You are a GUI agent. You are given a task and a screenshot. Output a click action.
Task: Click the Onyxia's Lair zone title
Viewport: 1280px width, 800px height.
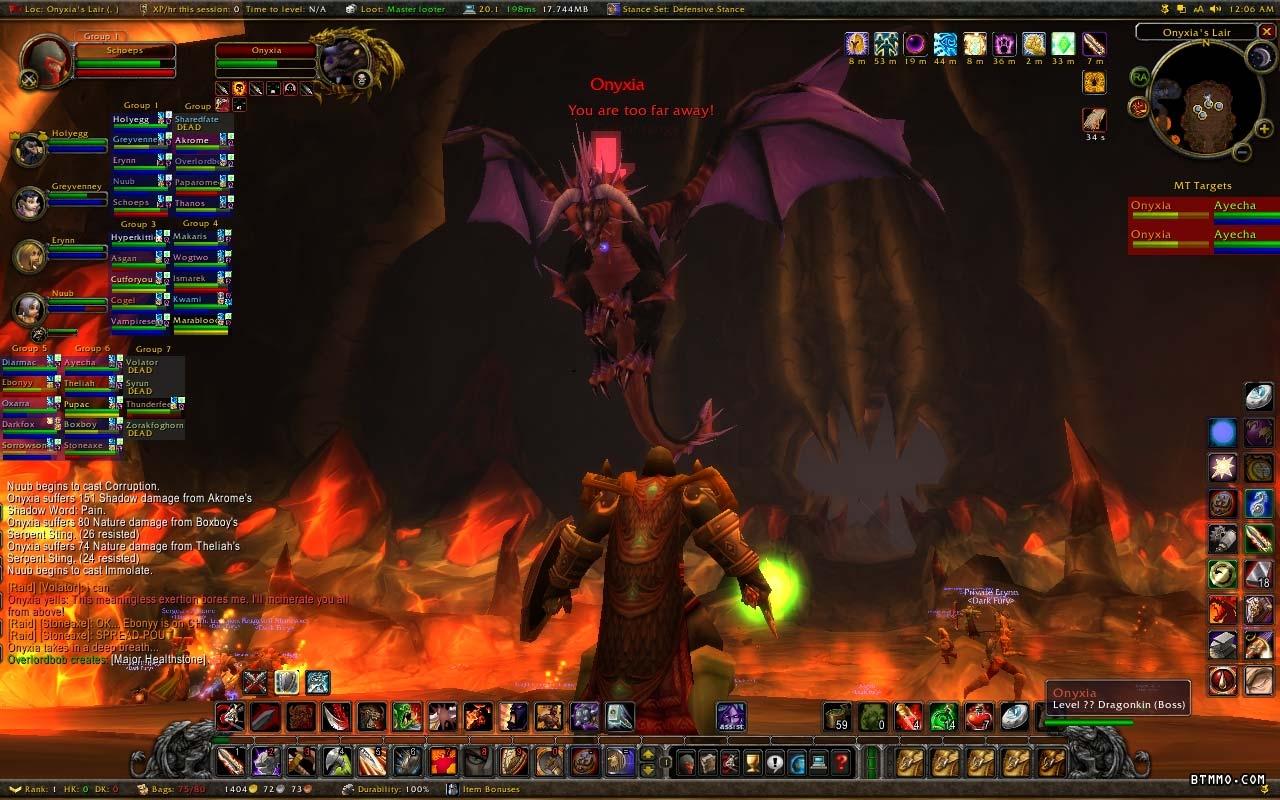click(x=1196, y=32)
